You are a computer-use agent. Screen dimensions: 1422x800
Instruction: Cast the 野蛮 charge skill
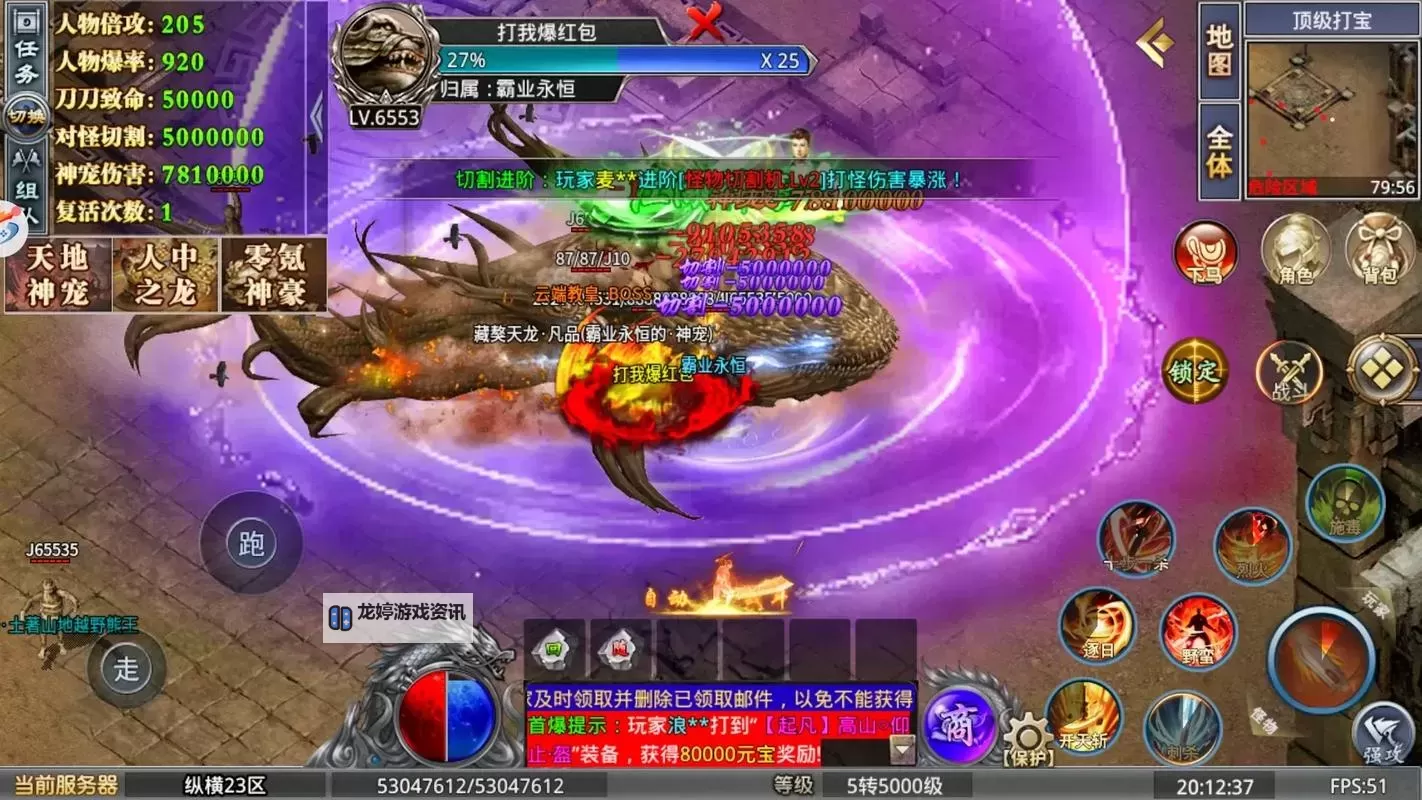pos(1198,632)
